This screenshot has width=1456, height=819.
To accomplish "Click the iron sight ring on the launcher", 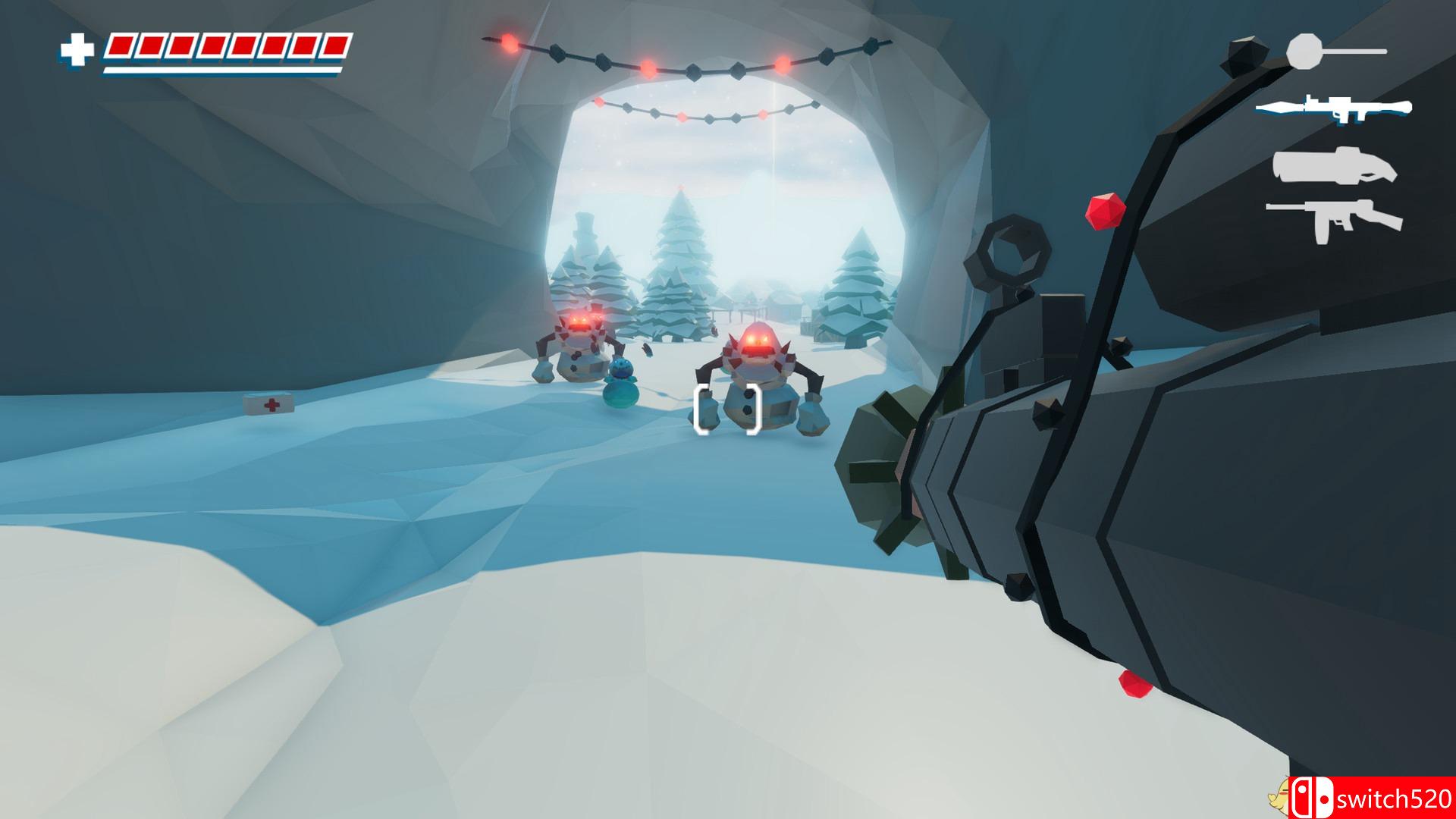I will pos(1006,253).
